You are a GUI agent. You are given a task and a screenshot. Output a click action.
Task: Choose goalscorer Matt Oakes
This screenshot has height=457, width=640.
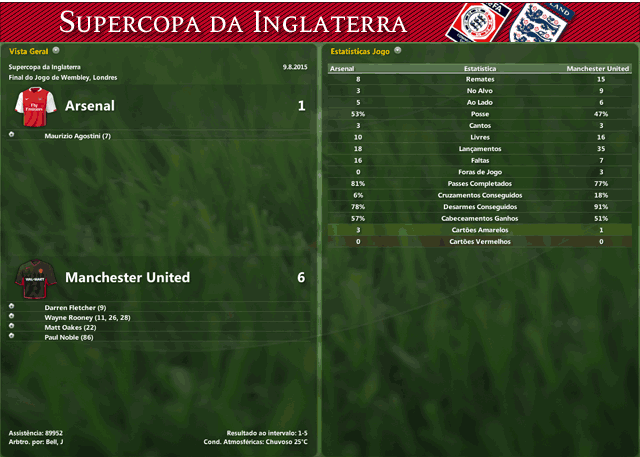[x=69, y=327]
